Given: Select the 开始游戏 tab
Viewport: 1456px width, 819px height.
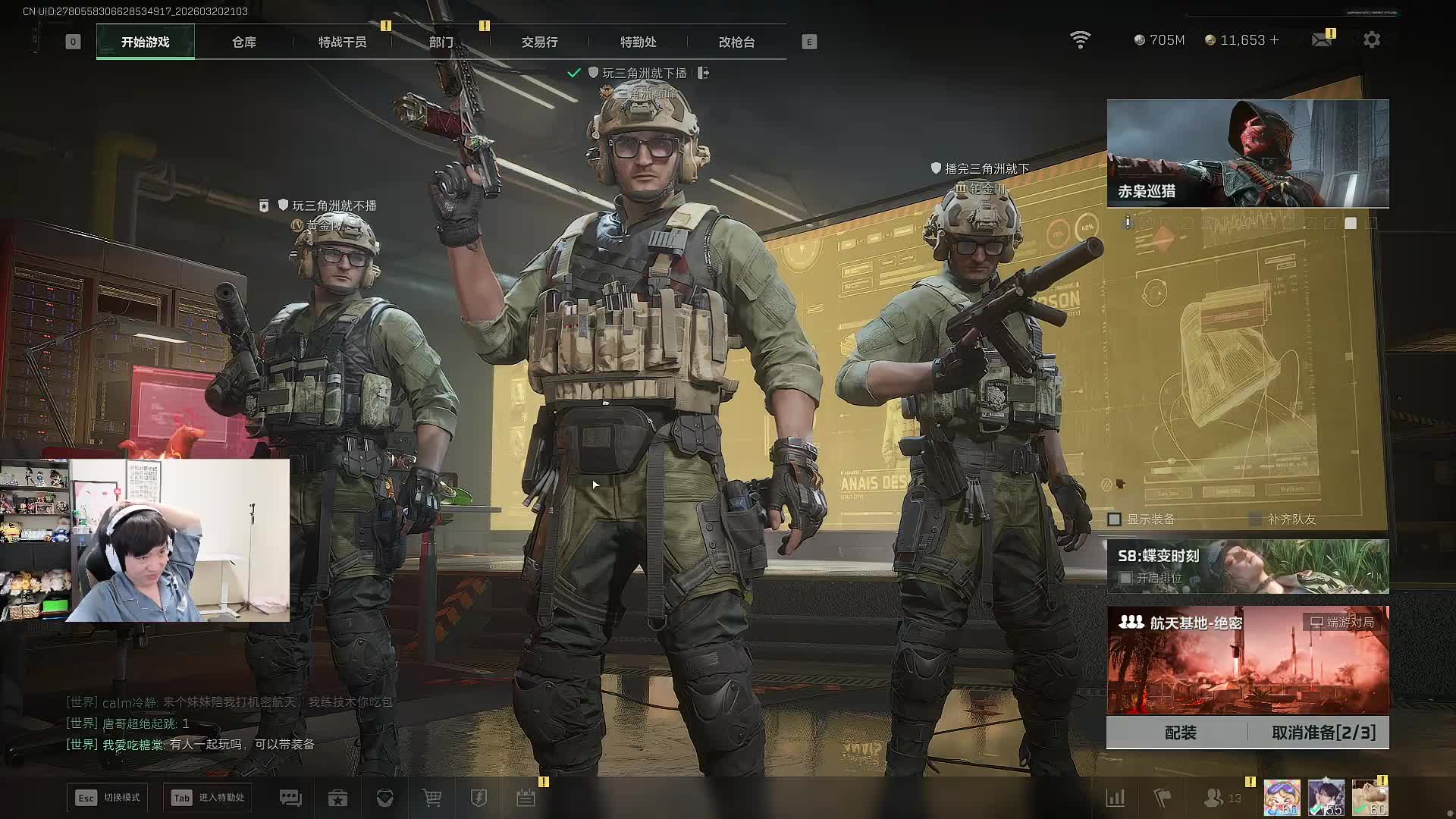Looking at the screenshot, I should coord(145,42).
